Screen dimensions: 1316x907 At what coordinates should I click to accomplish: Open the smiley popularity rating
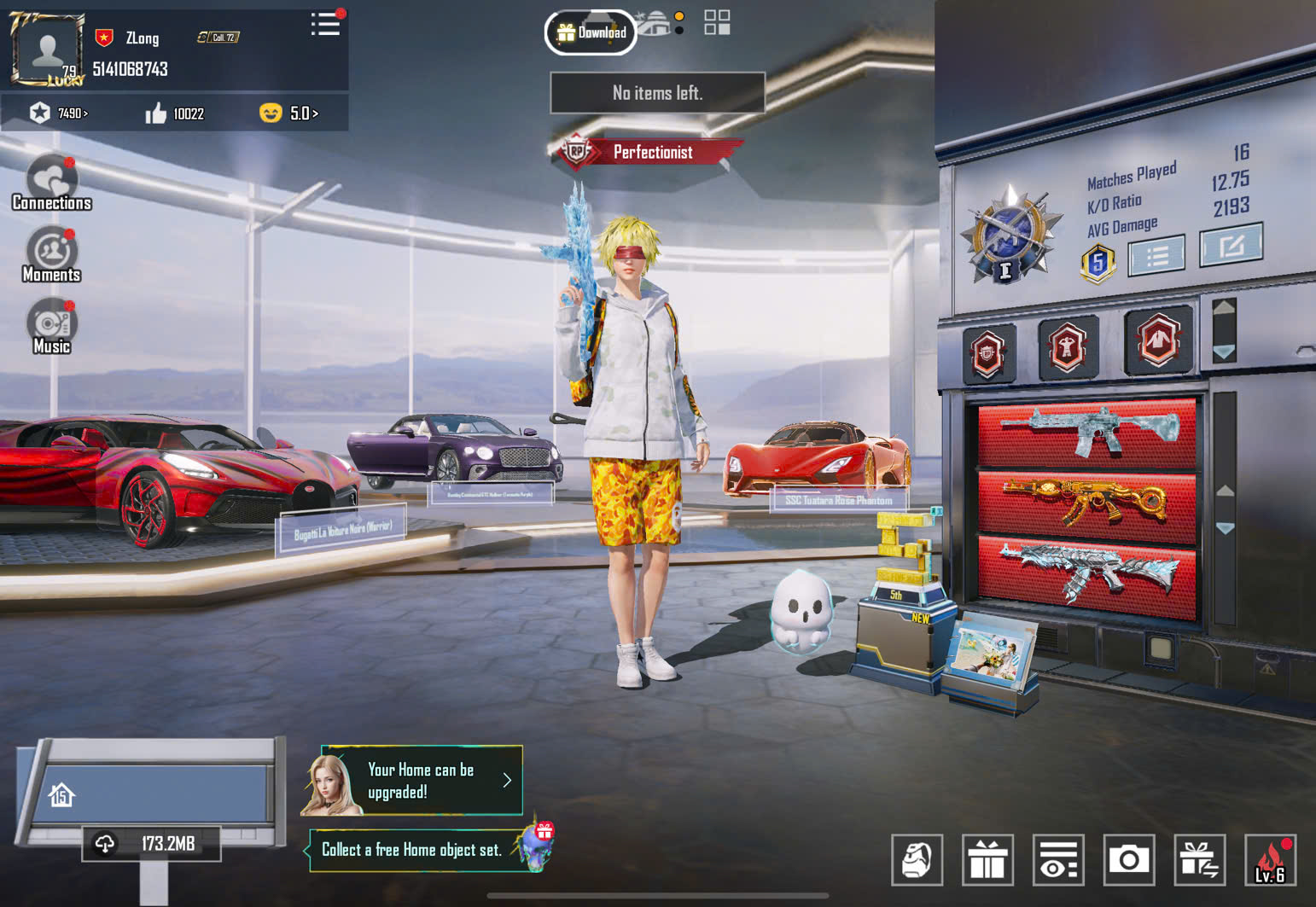288,113
